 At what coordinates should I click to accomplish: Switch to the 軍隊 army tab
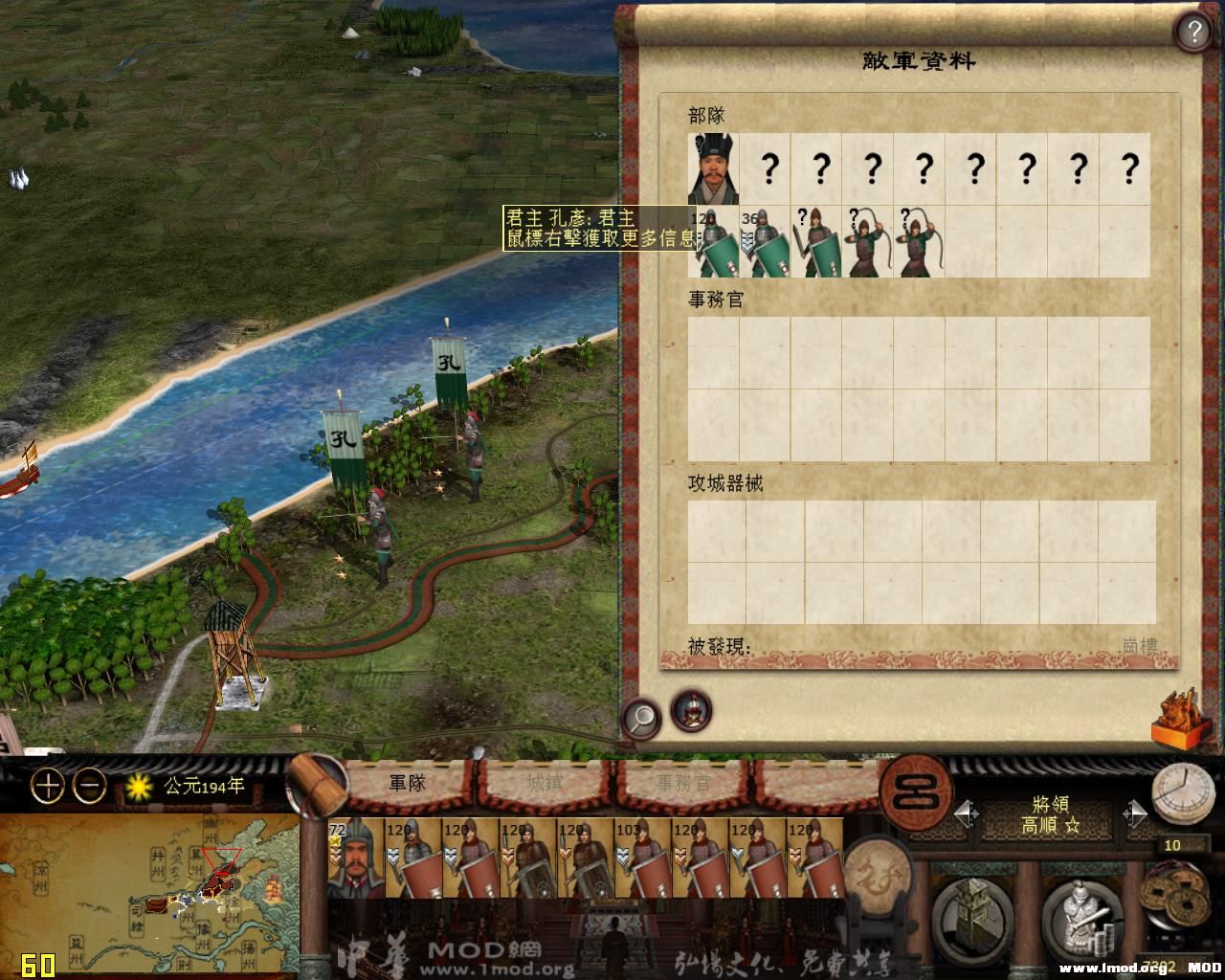click(x=407, y=784)
